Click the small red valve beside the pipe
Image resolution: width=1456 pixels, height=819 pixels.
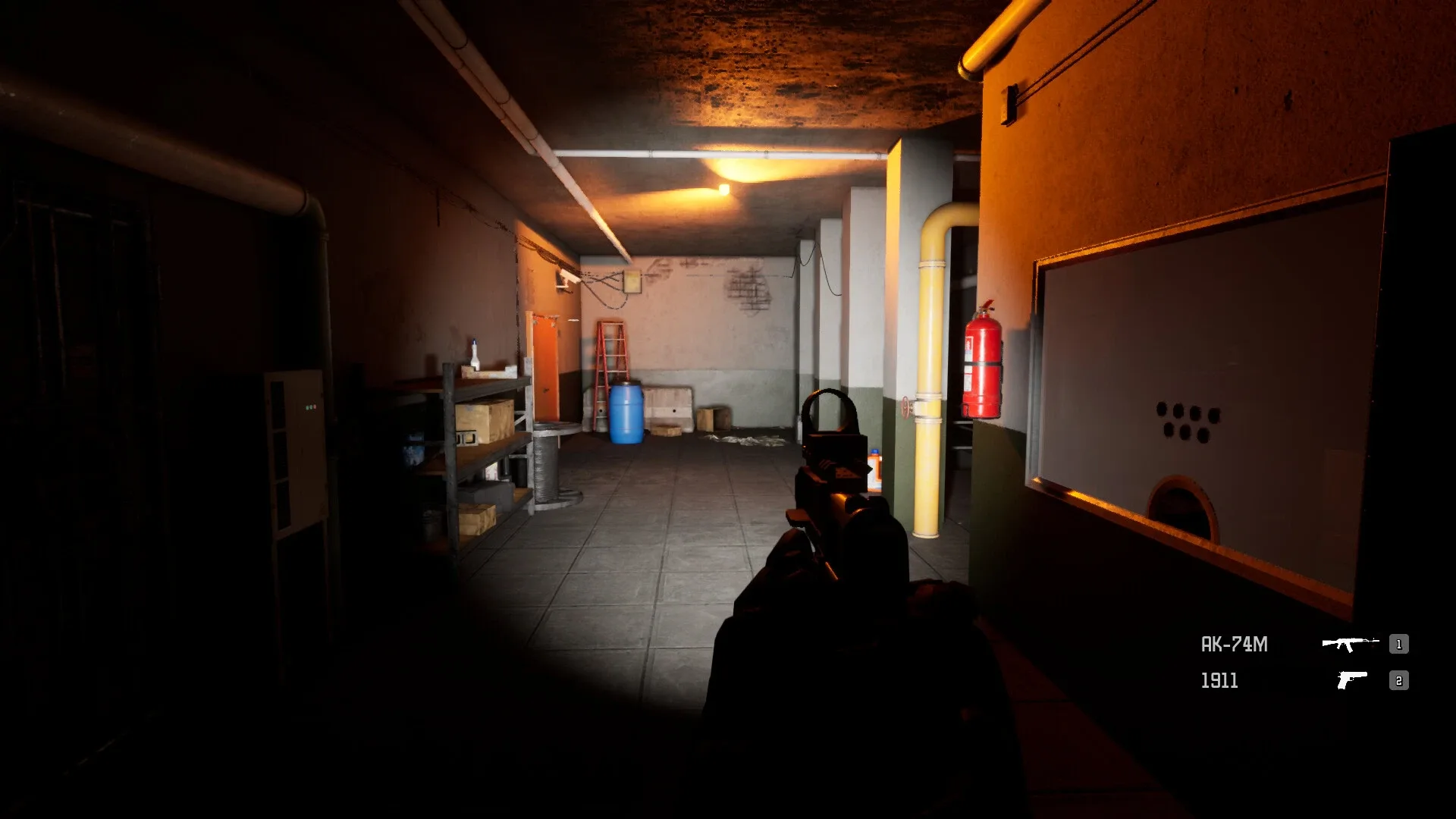coord(905,407)
